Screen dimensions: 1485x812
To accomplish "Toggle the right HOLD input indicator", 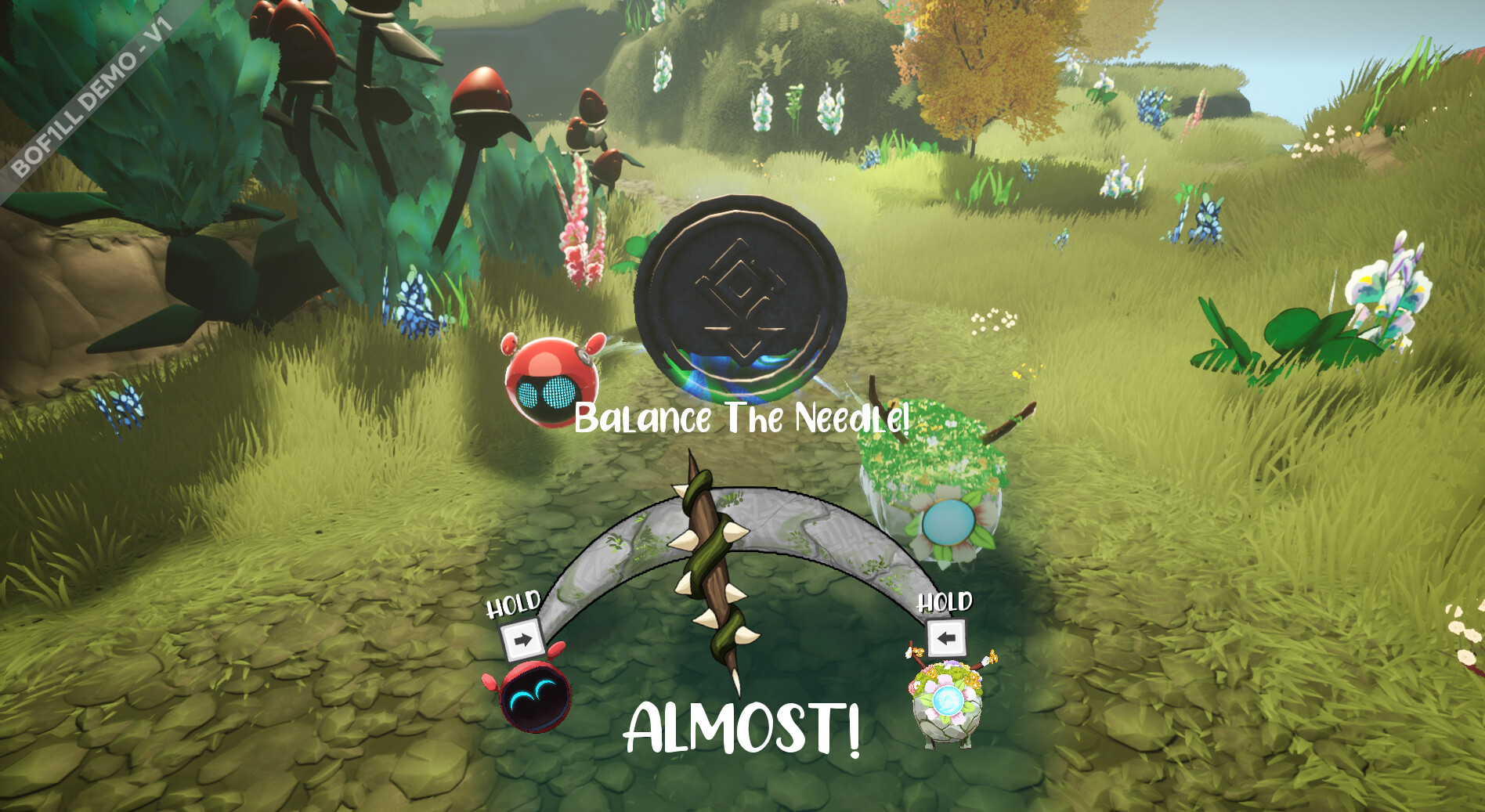I will pyautogui.click(x=946, y=638).
